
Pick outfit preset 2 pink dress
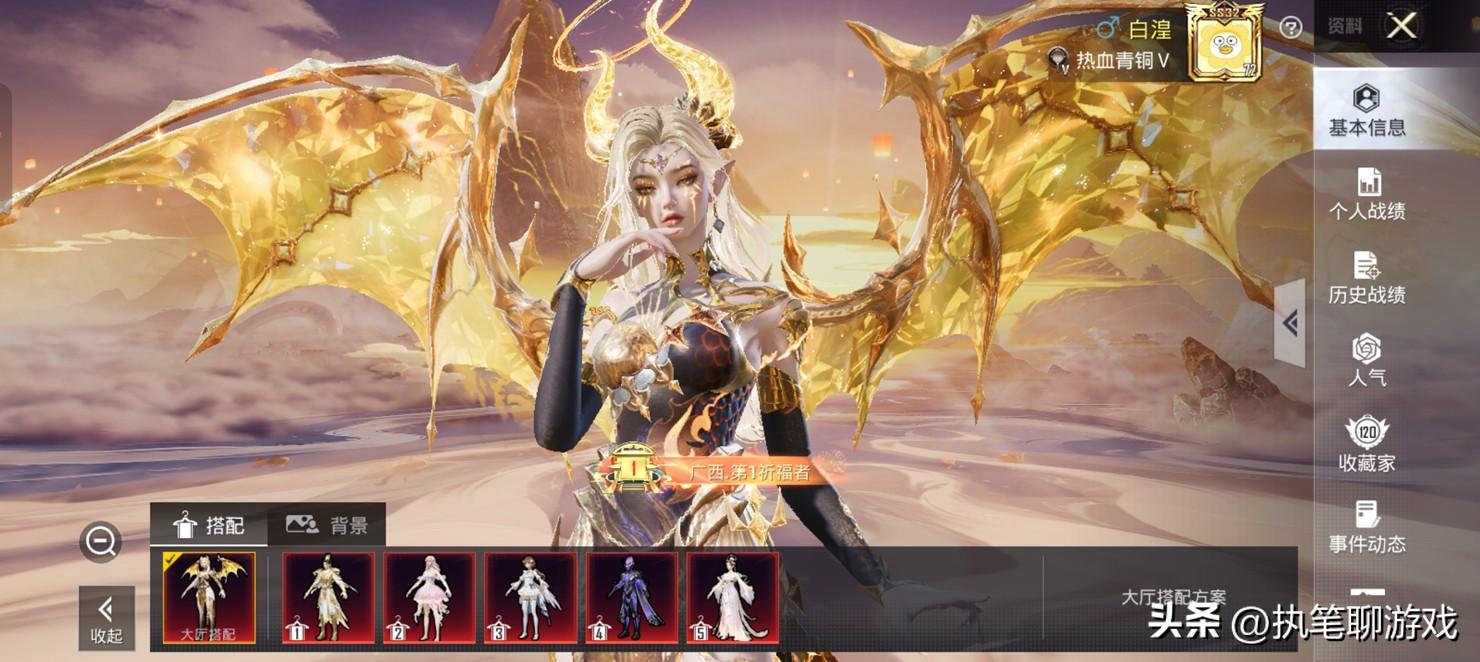429,597
